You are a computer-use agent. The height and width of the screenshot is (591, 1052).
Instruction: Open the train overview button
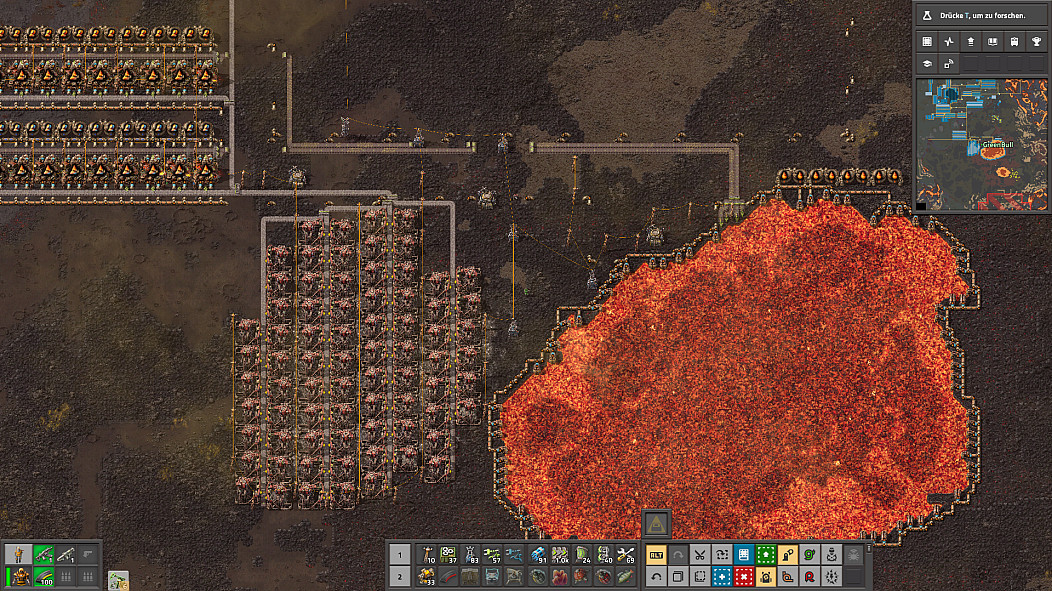coord(1015,41)
